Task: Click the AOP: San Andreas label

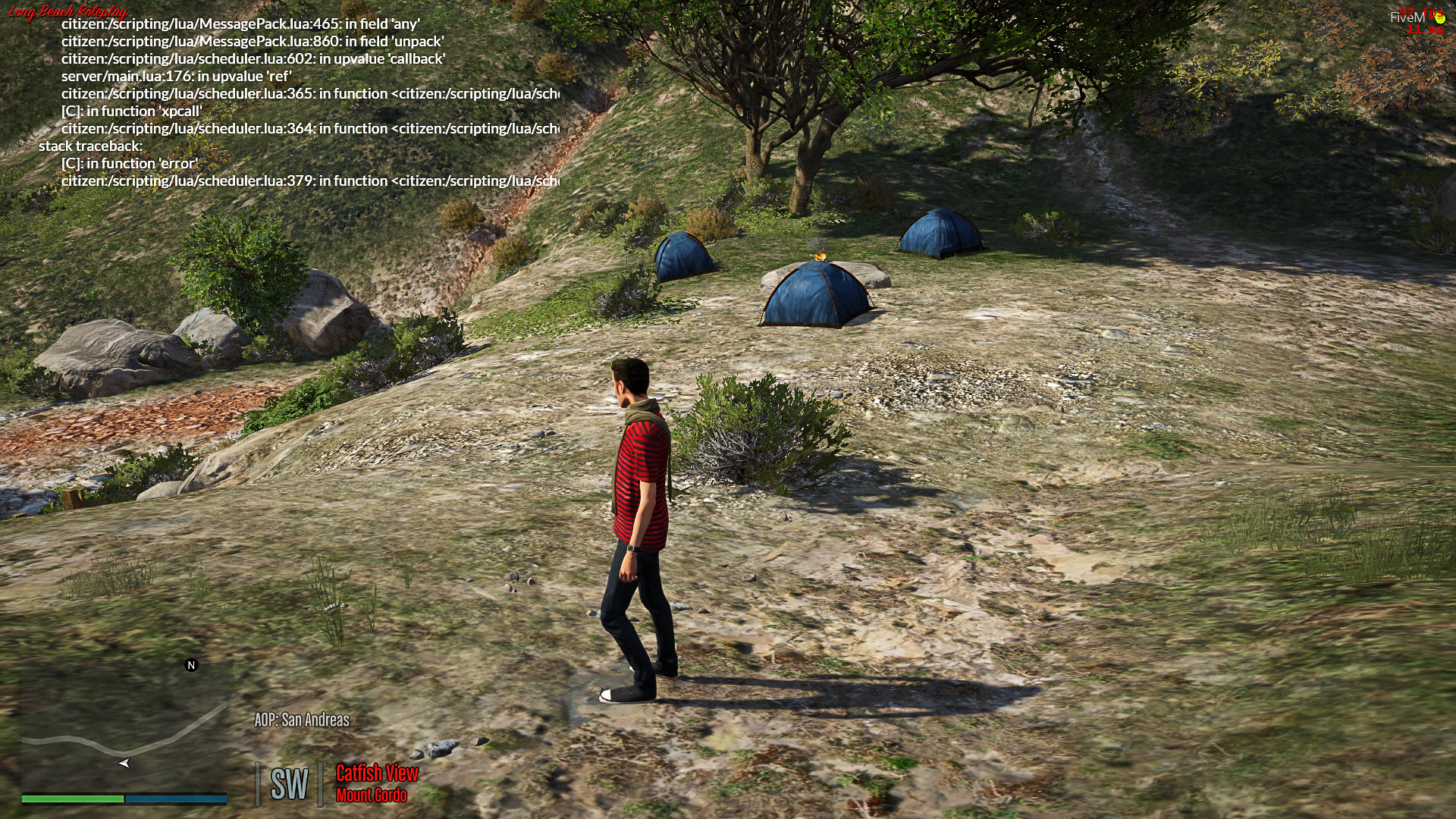Action: tap(301, 722)
